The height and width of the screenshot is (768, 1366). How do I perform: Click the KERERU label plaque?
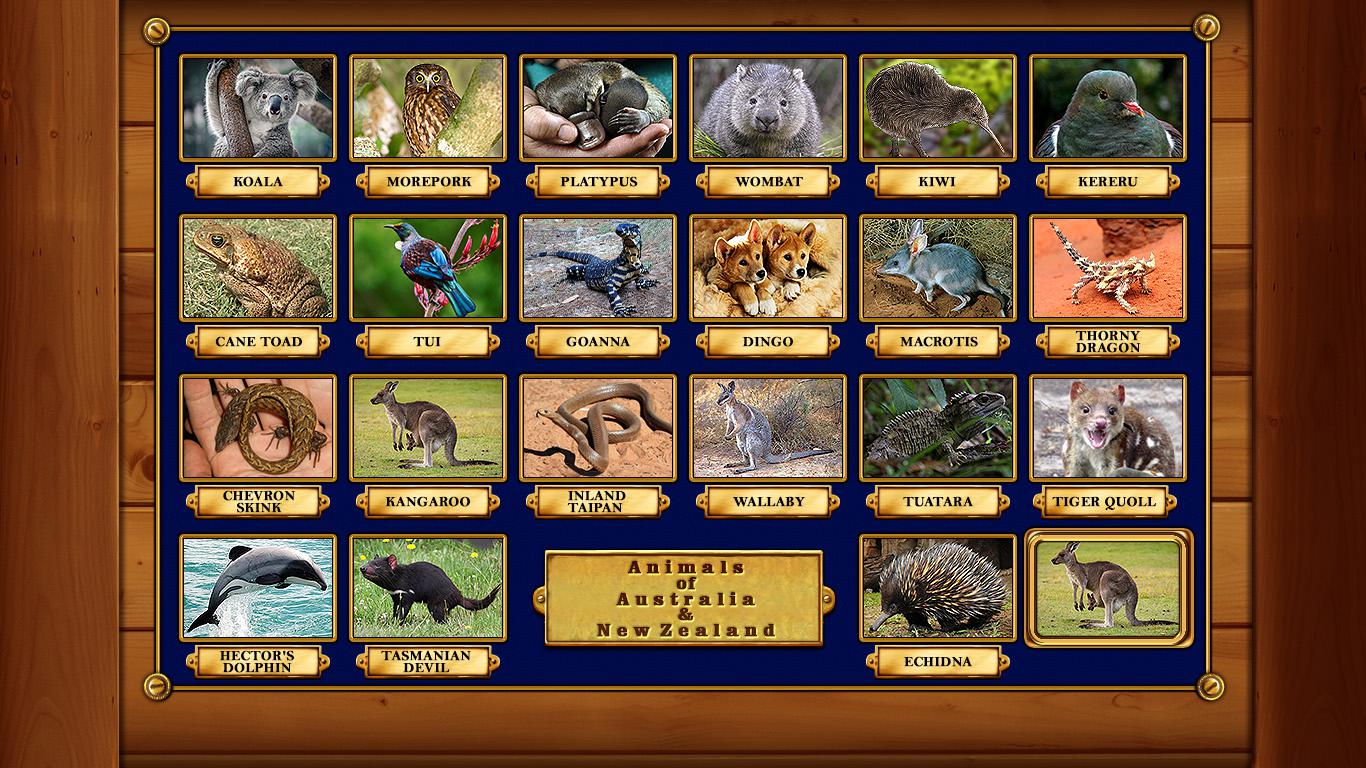coord(1108,182)
